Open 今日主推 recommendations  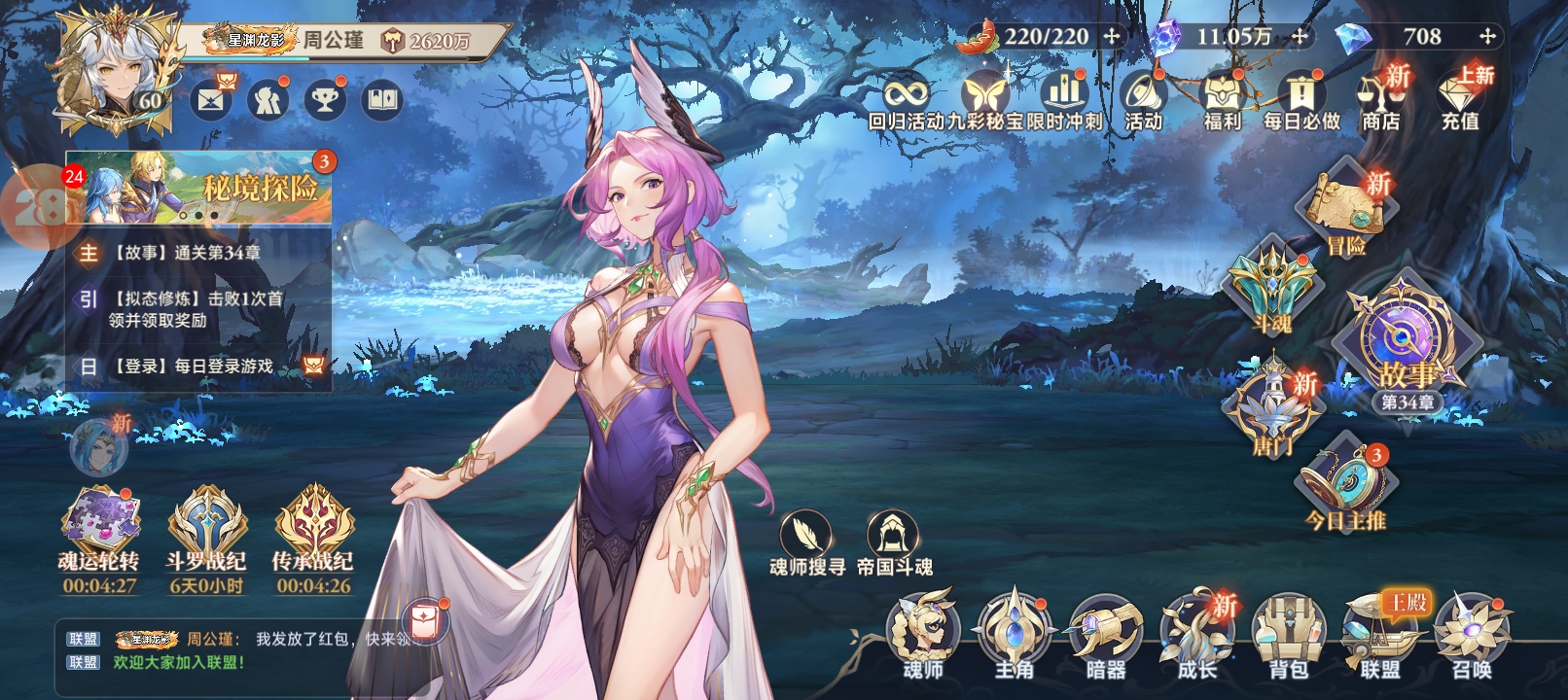[1346, 486]
